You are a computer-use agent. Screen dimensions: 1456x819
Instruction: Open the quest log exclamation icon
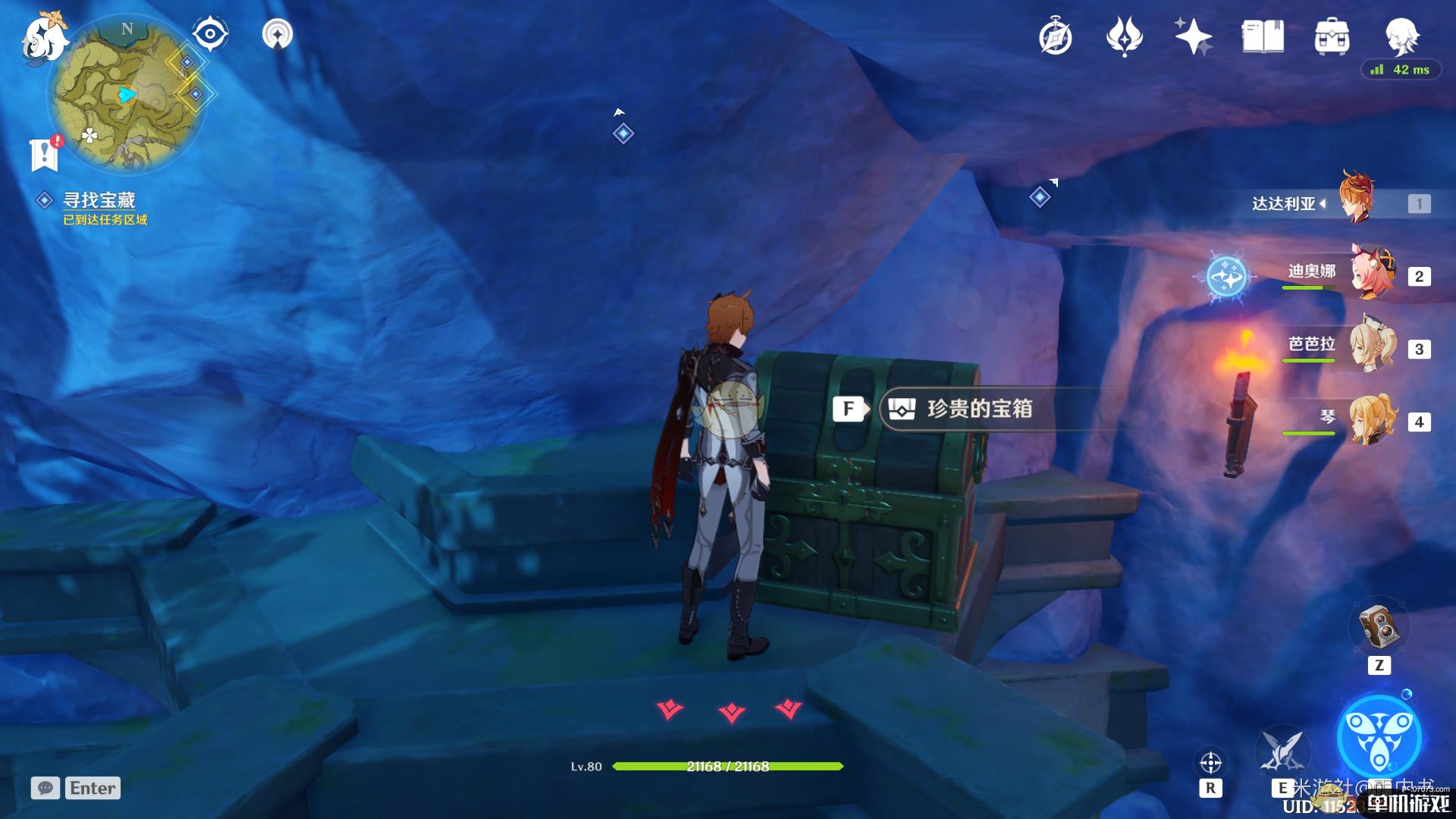pos(45,154)
